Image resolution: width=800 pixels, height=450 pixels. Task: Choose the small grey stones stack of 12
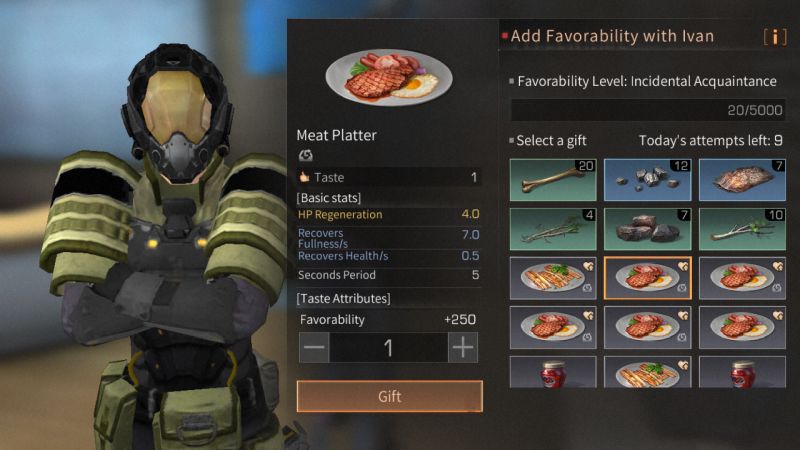[x=647, y=178]
